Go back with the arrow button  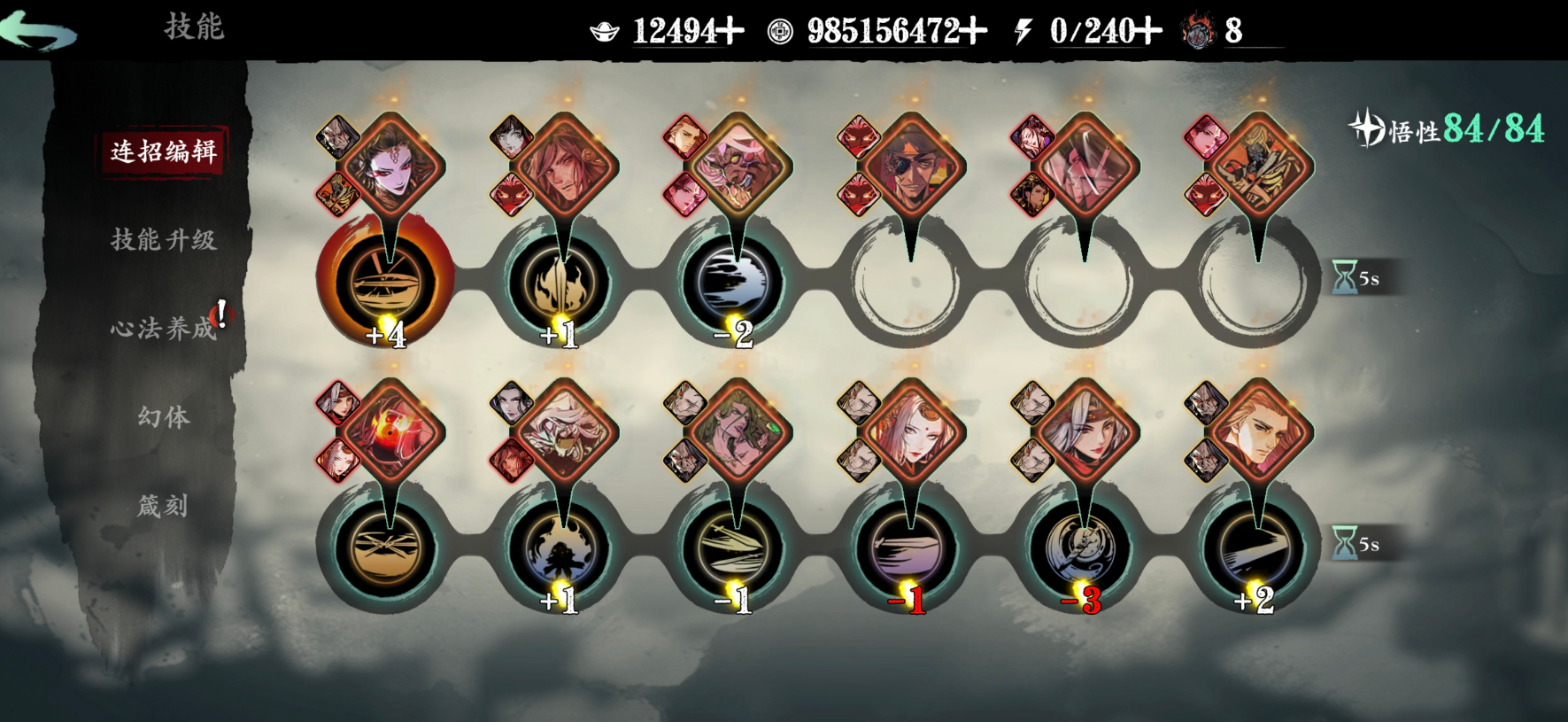click(40, 31)
